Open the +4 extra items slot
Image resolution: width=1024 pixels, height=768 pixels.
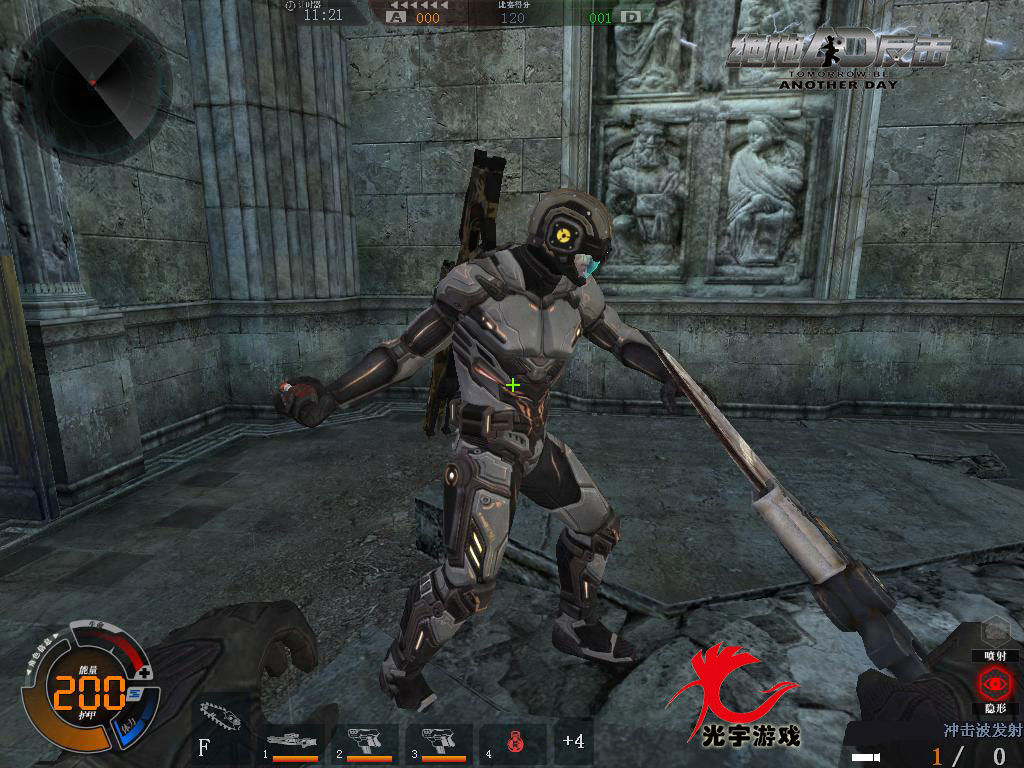pos(573,741)
